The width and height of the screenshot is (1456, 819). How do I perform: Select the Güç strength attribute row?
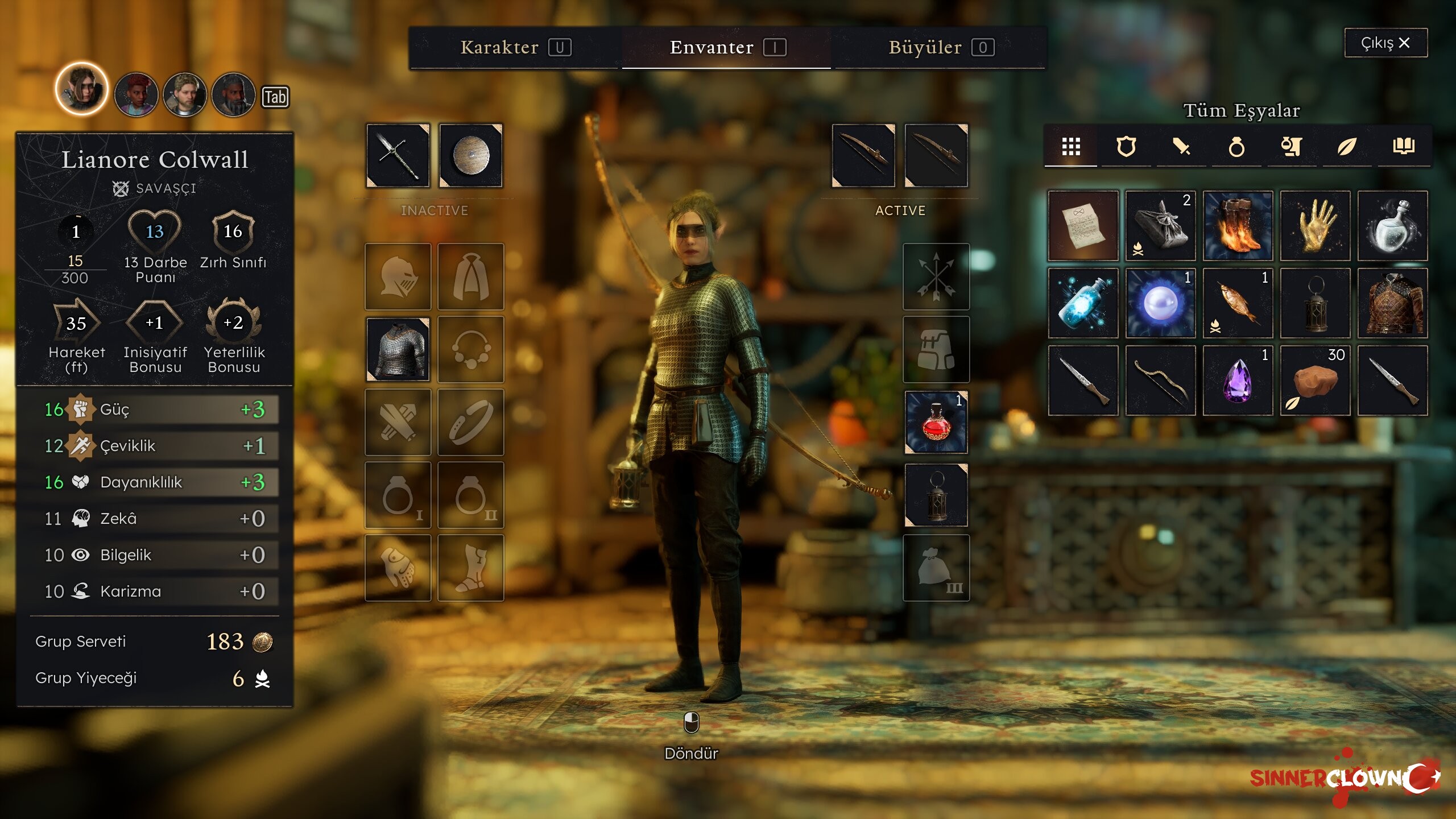[x=155, y=409]
